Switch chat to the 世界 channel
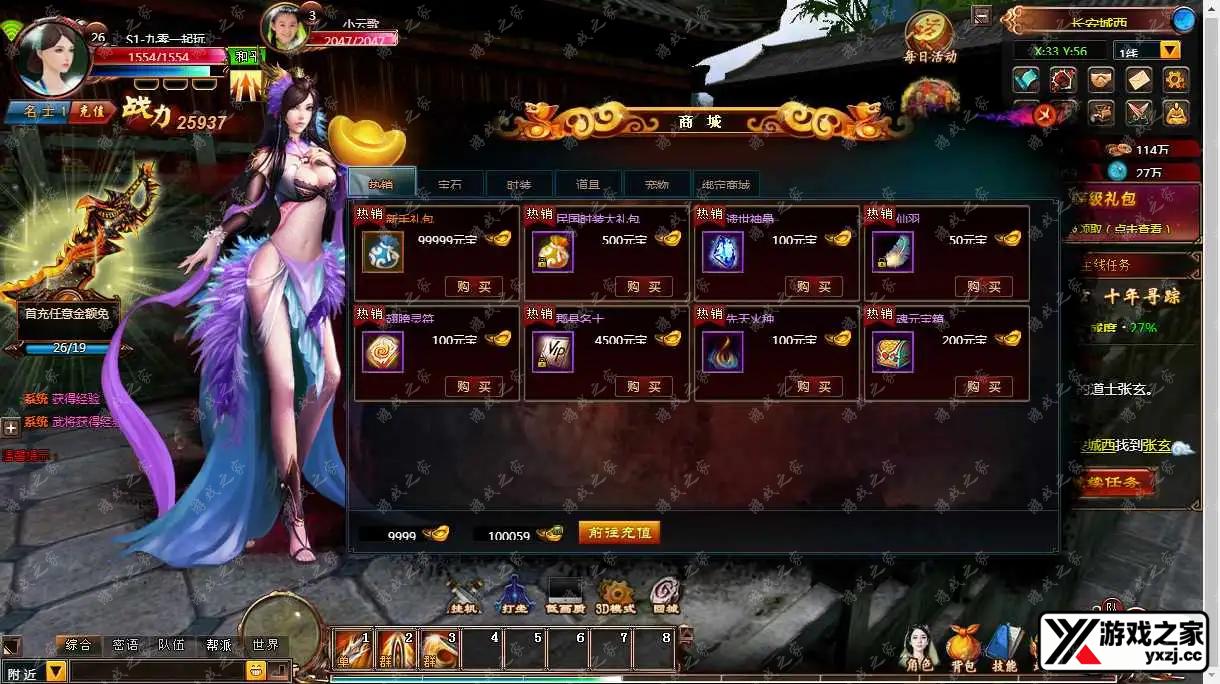Image resolution: width=1220 pixels, height=684 pixels. (265, 645)
